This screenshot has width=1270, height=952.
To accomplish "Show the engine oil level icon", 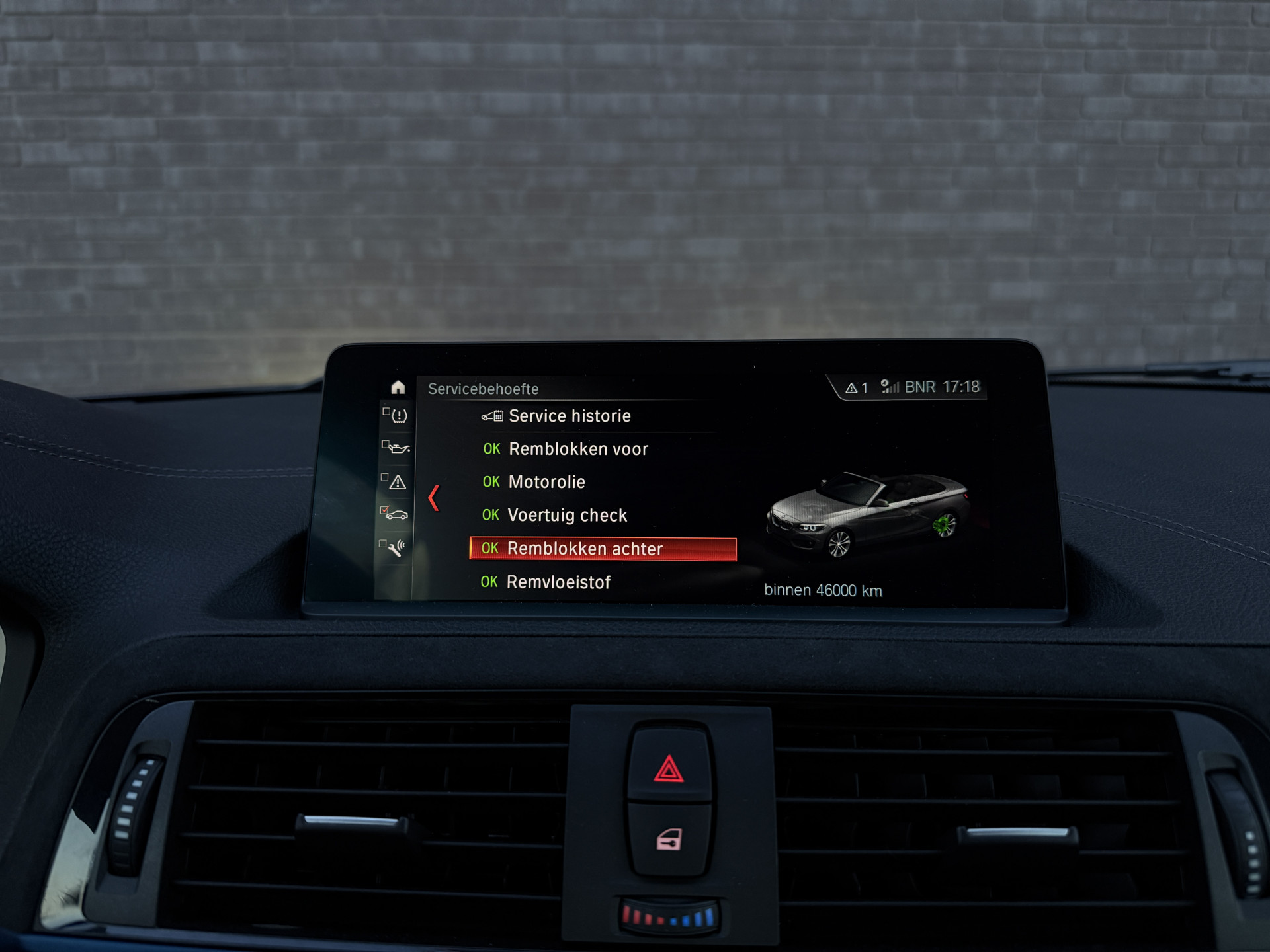I will [x=398, y=448].
